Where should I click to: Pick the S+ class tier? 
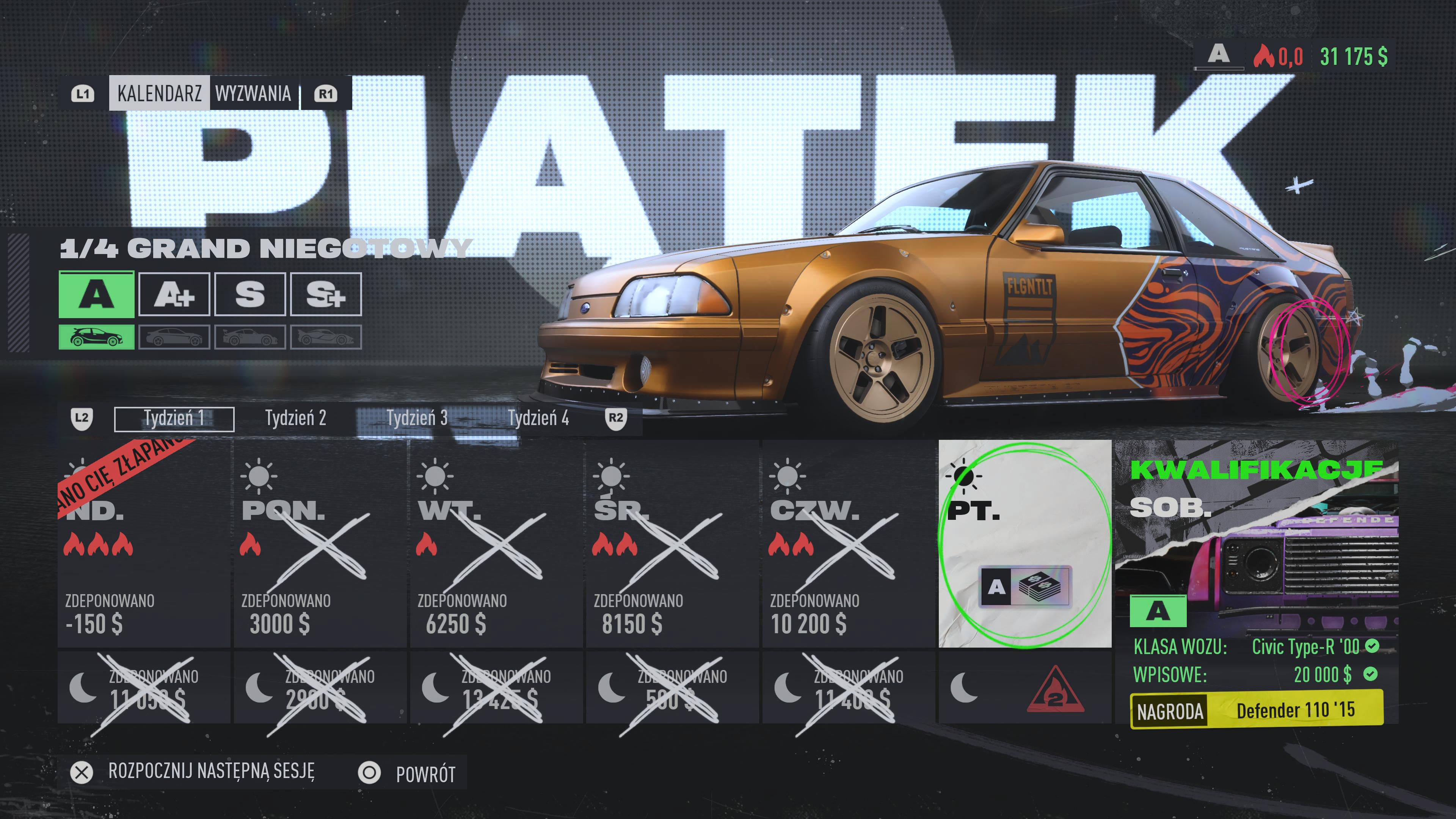[326, 295]
